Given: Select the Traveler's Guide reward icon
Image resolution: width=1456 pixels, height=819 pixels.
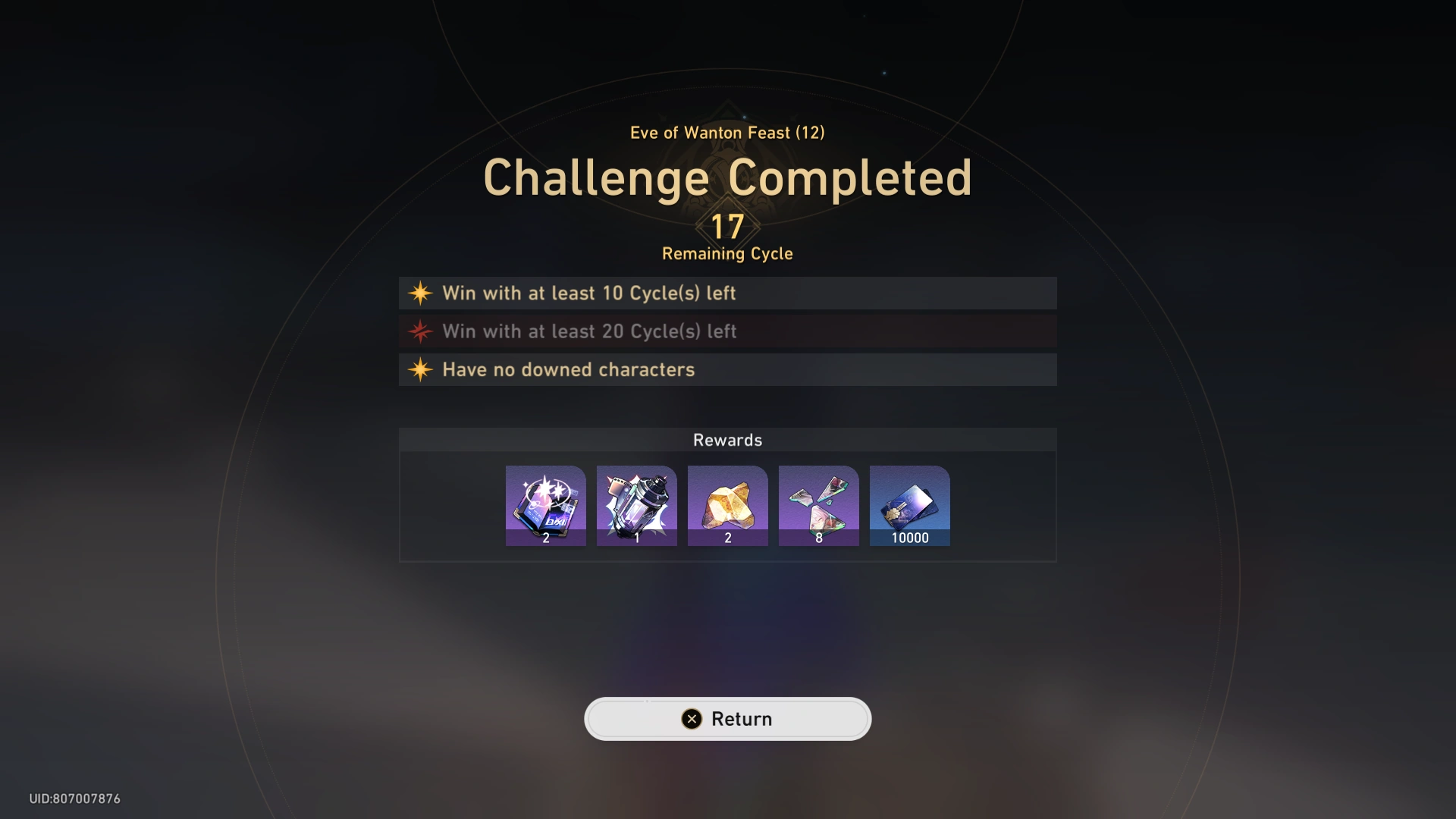Looking at the screenshot, I should (x=545, y=506).
